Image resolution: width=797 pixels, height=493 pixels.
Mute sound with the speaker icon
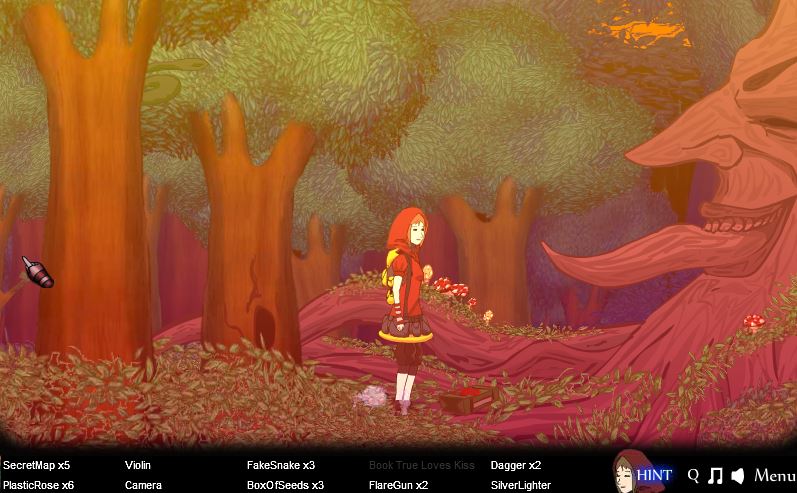click(x=738, y=476)
